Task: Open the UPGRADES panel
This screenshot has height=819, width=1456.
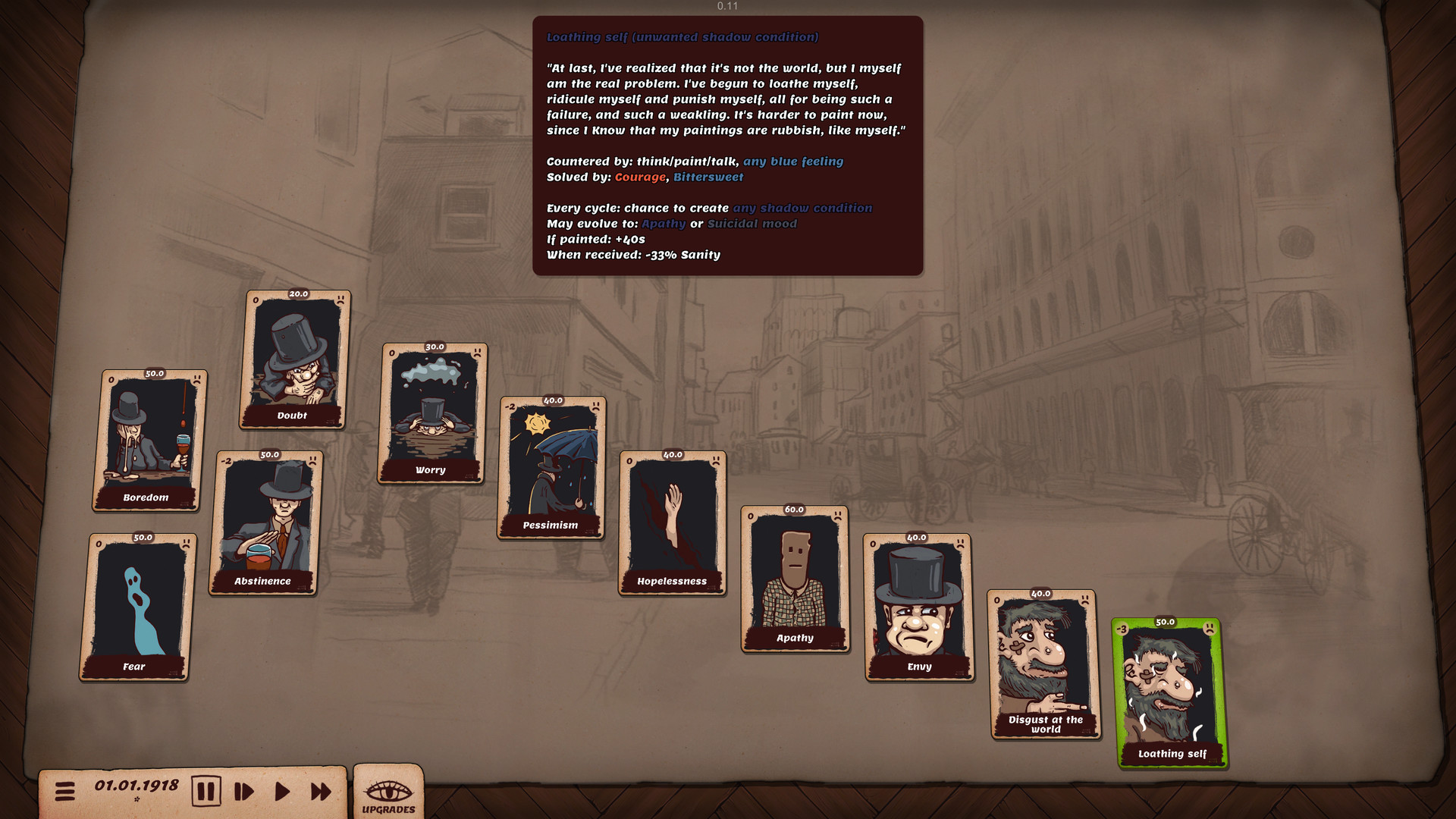Action: pos(388,796)
